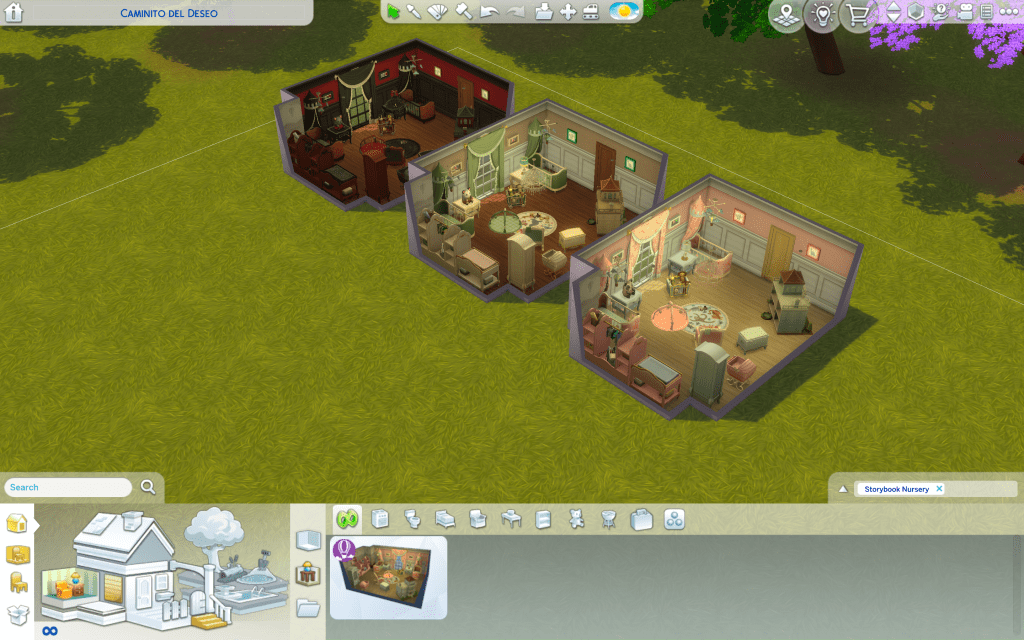Image resolution: width=1024 pixels, height=640 pixels.
Task: Undo the last build action
Action: [x=489, y=12]
